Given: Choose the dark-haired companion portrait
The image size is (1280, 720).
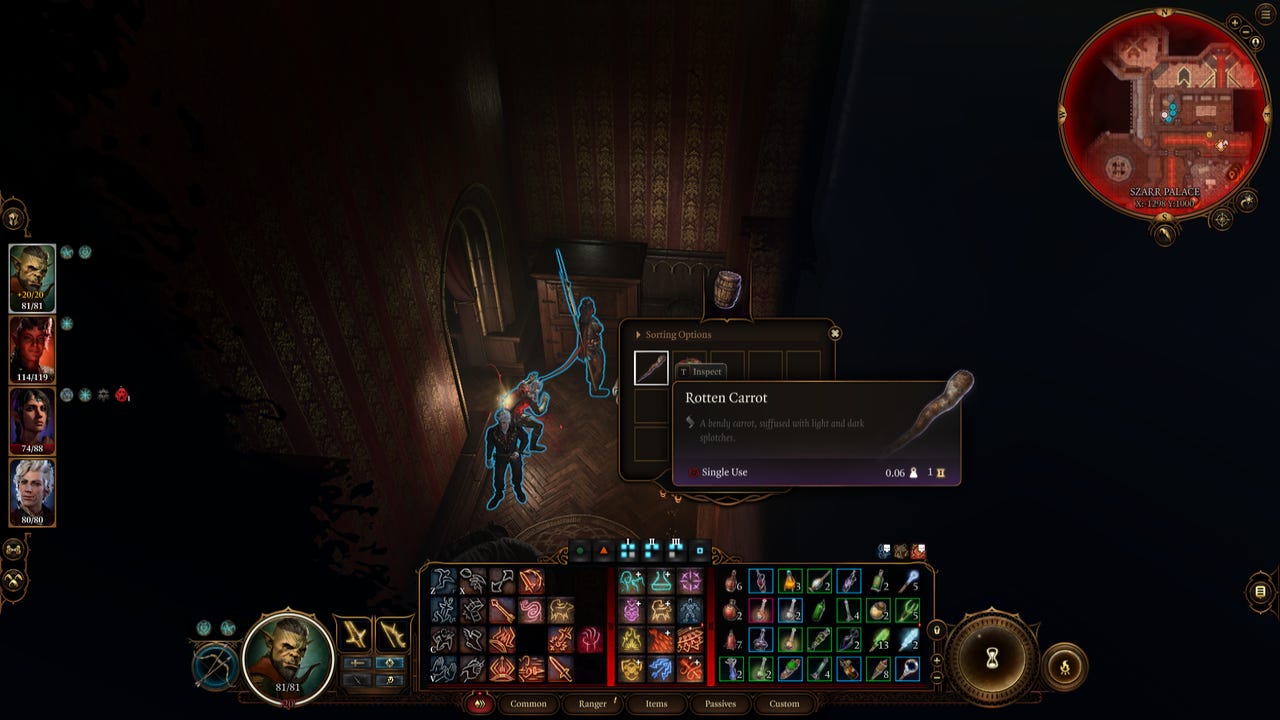Looking at the screenshot, I should click(x=32, y=420).
